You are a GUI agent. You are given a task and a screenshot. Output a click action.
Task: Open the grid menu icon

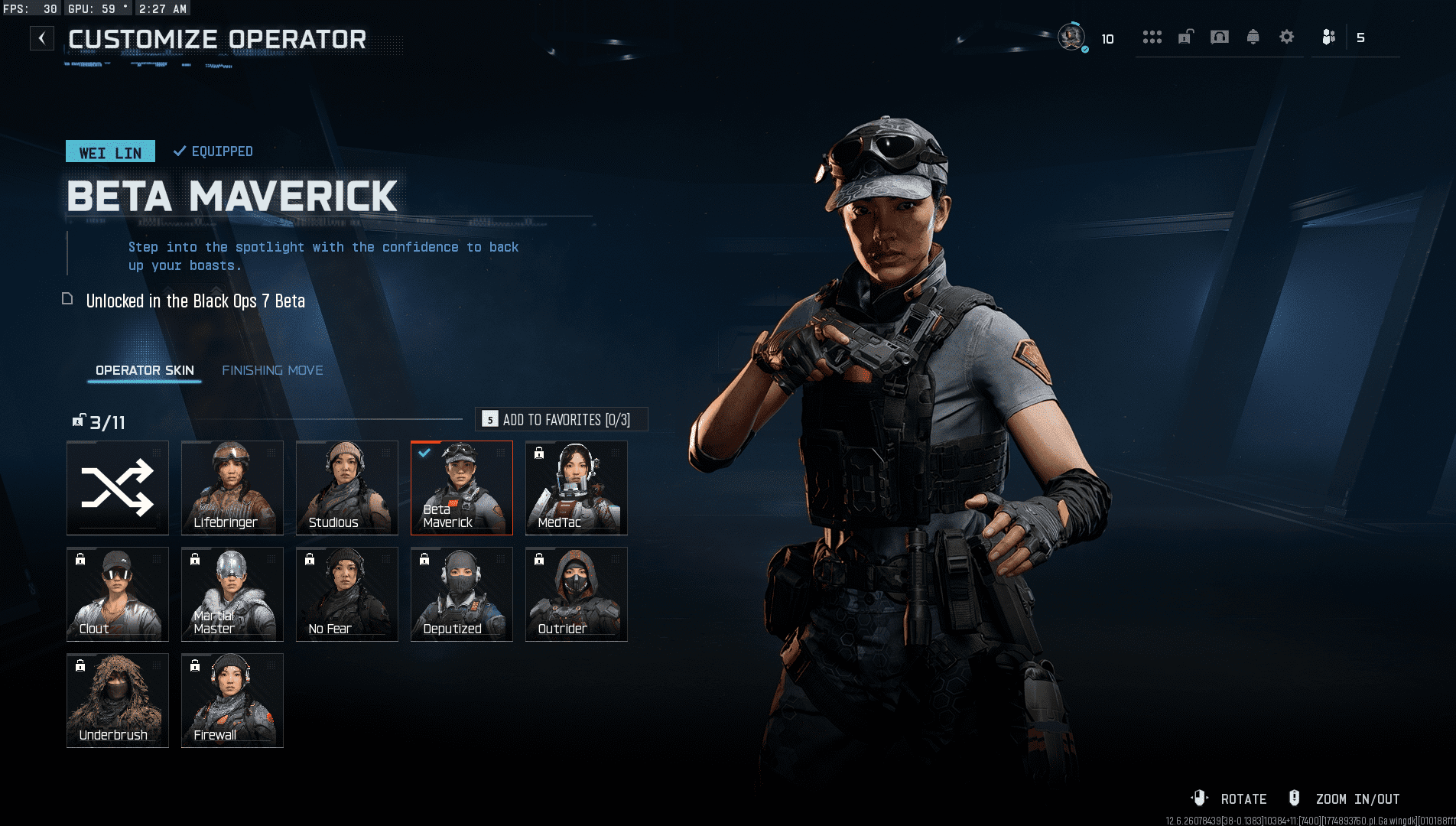coord(1152,37)
